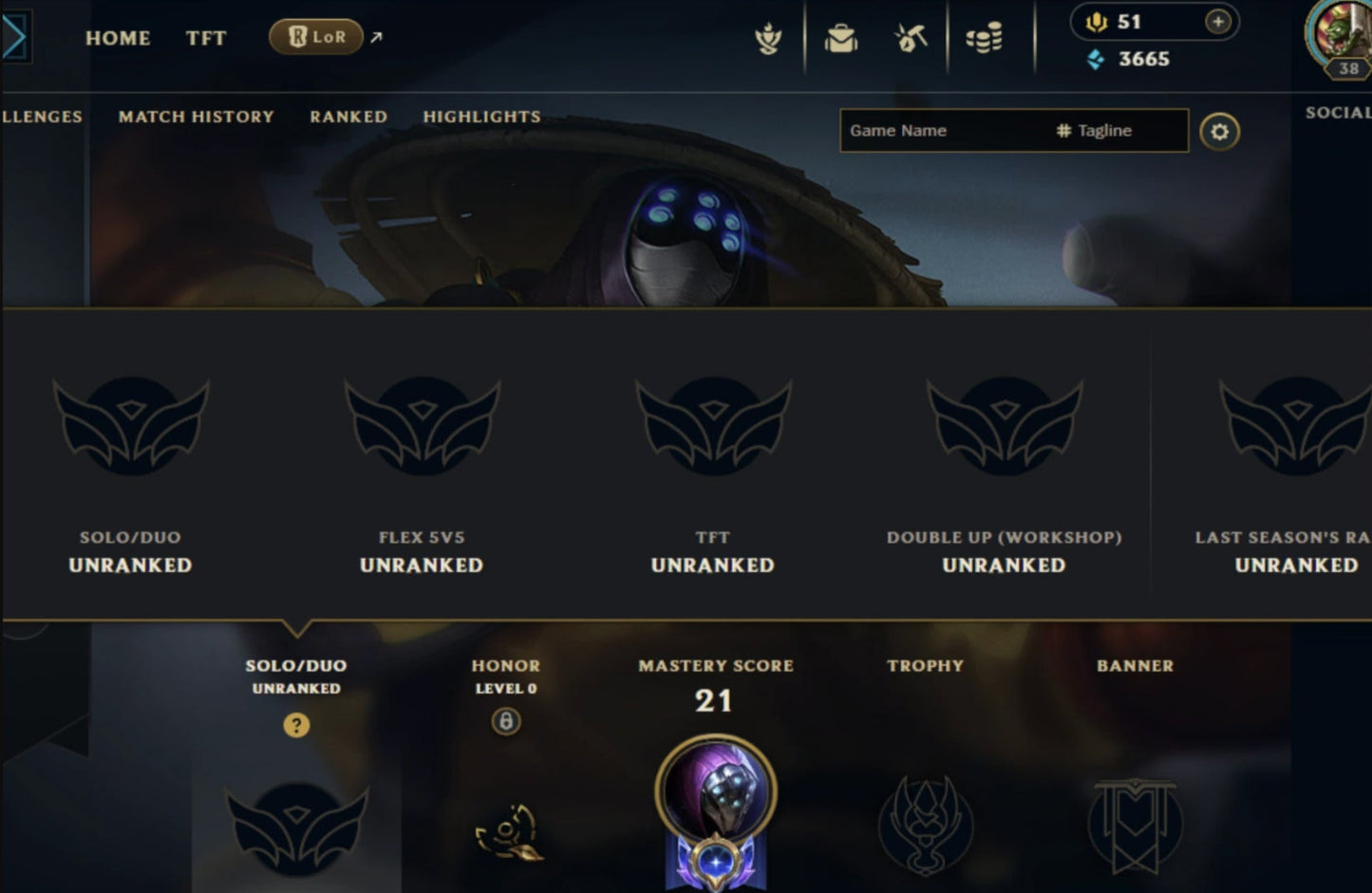Click the Banner crest icon
The height and width of the screenshot is (893, 1372).
point(1134,826)
